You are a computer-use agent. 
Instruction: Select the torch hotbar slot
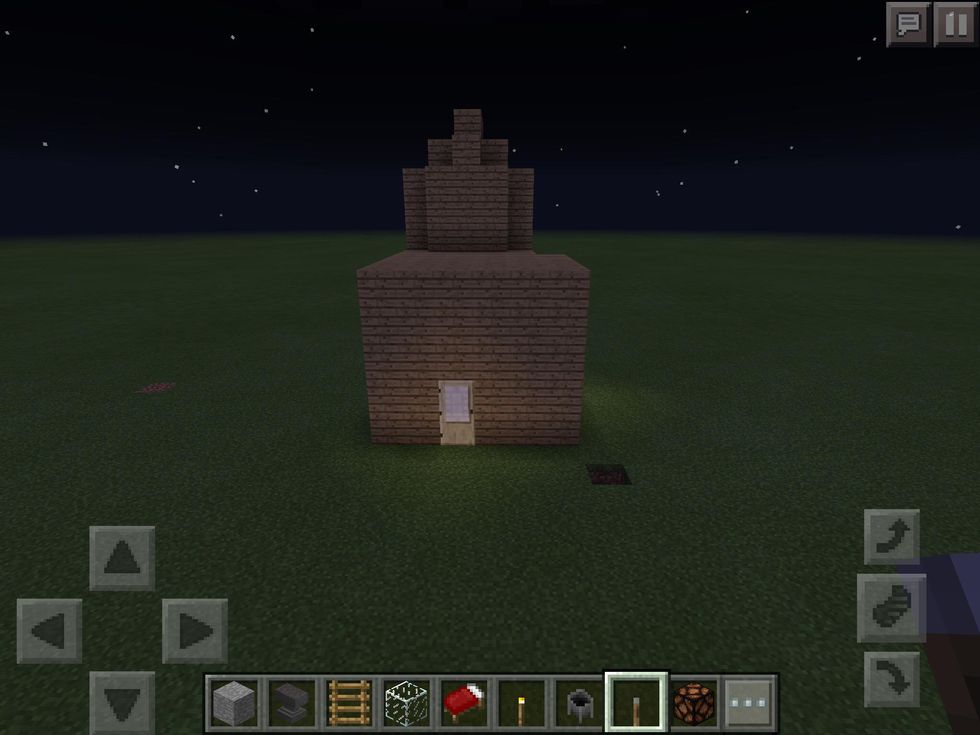[x=521, y=703]
